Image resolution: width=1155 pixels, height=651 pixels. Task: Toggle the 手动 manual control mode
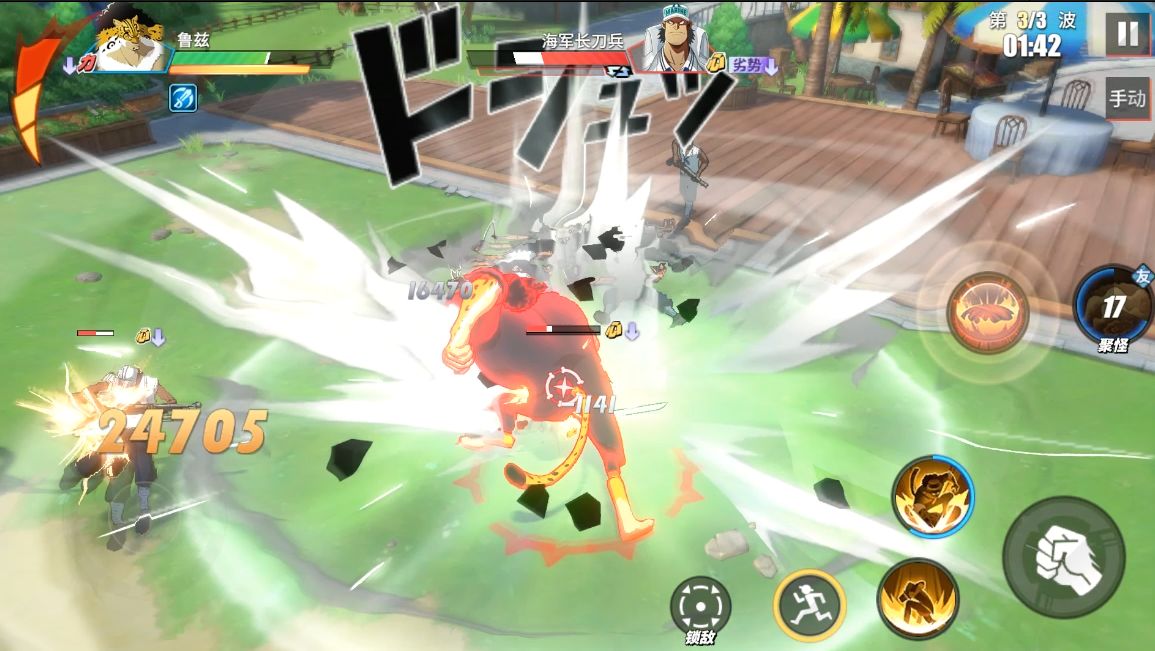coord(1127,99)
